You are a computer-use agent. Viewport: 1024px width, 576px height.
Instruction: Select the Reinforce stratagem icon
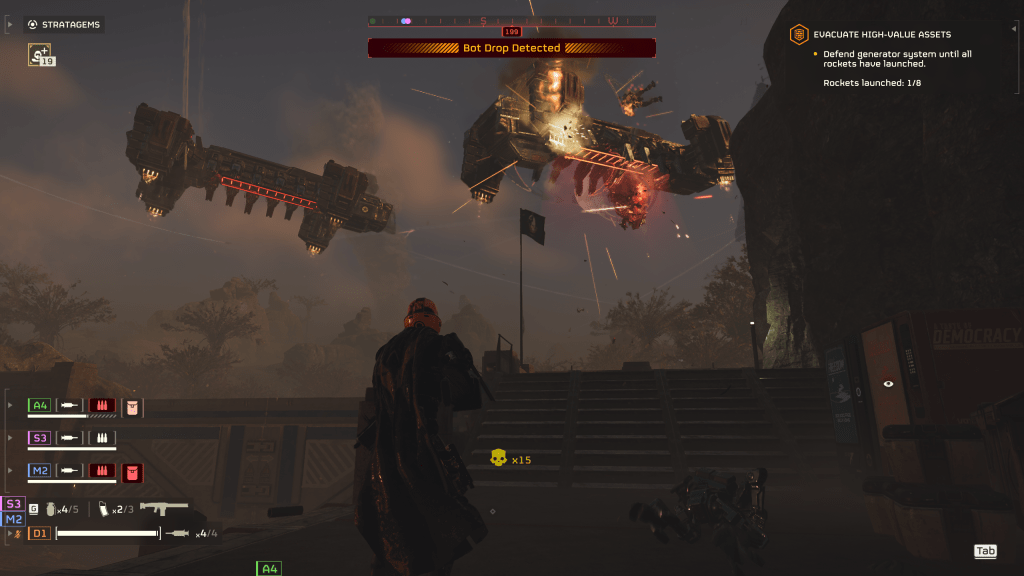(x=41, y=55)
